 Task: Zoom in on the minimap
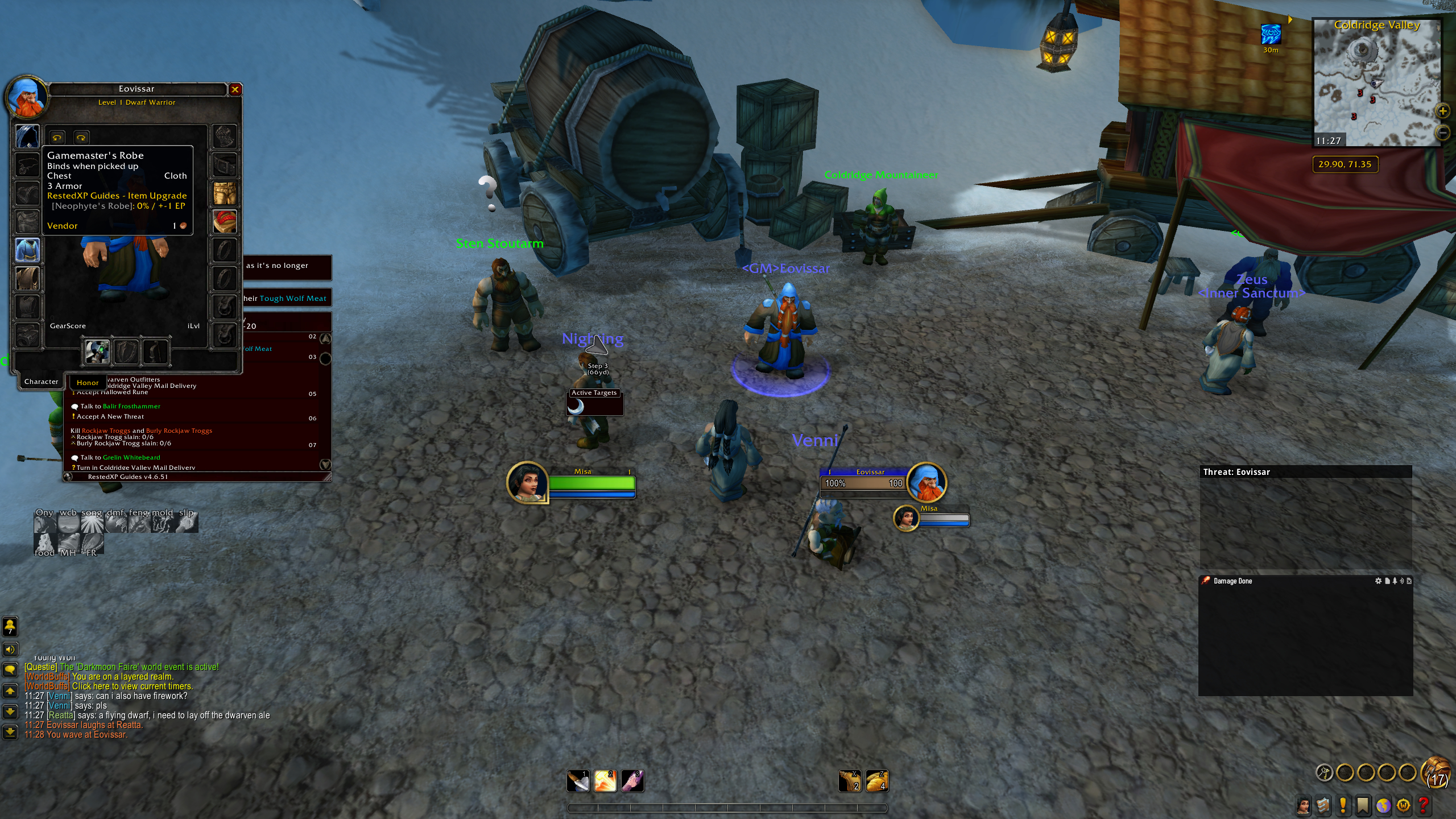(x=1442, y=111)
